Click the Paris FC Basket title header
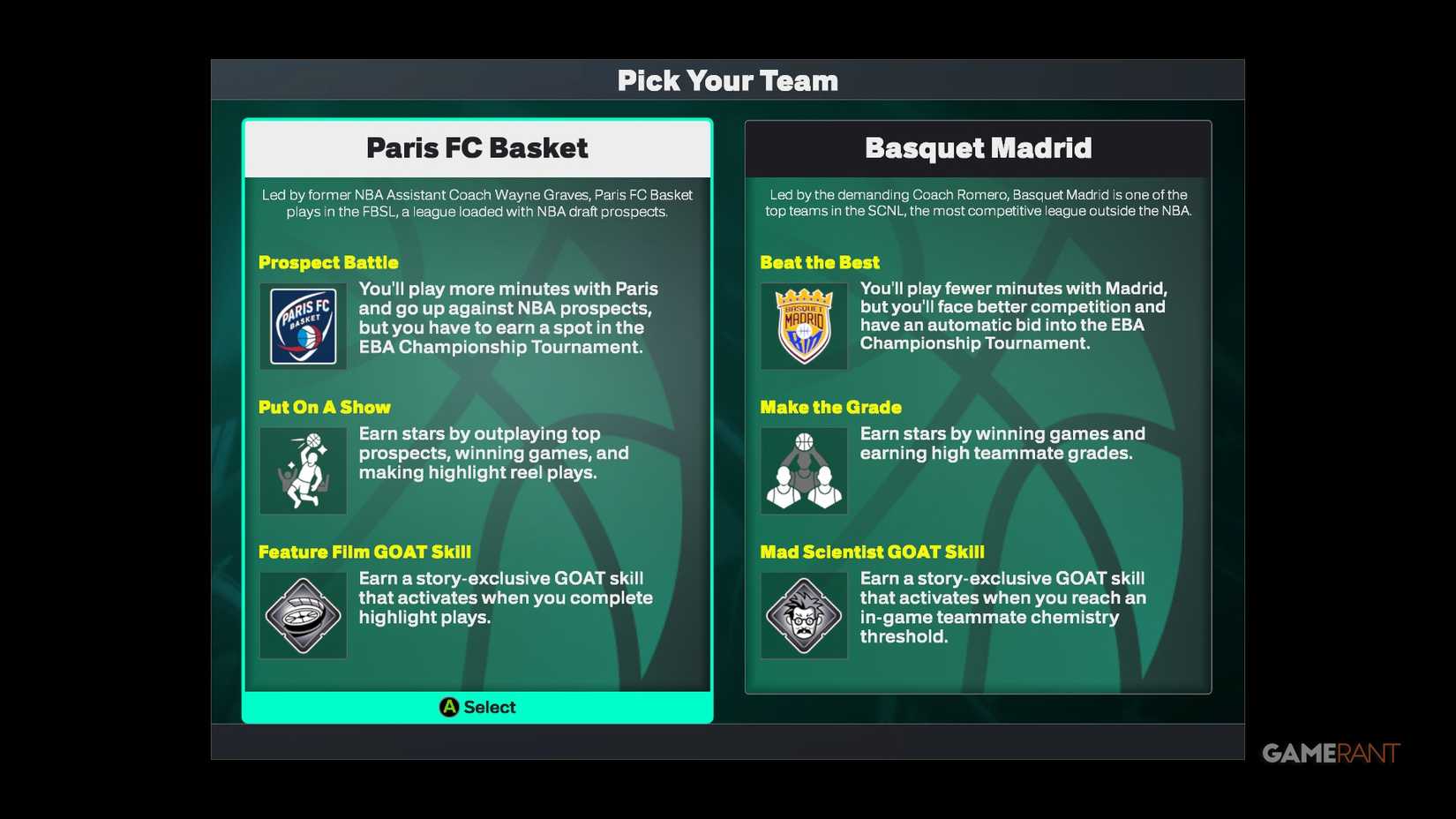This screenshot has width=1456, height=819. pos(477,148)
